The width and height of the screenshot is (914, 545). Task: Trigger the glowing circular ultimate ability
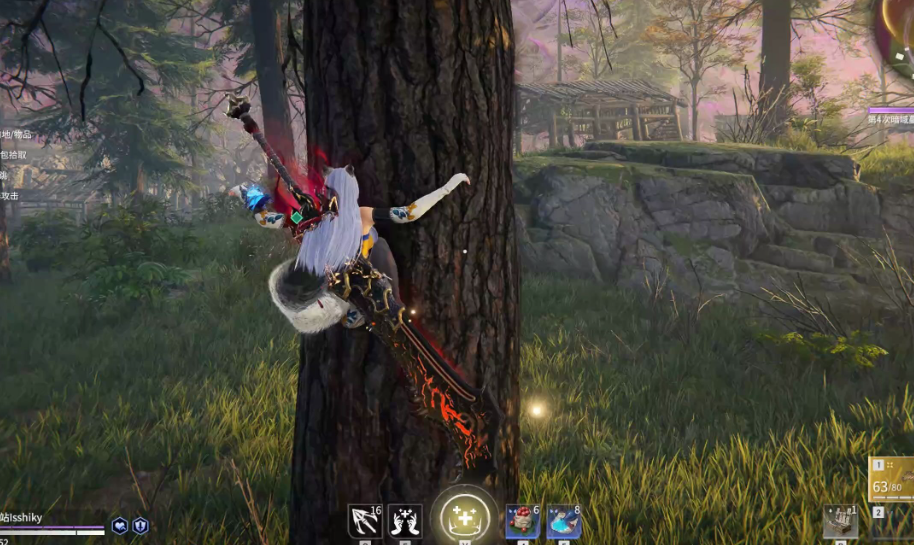point(465,518)
